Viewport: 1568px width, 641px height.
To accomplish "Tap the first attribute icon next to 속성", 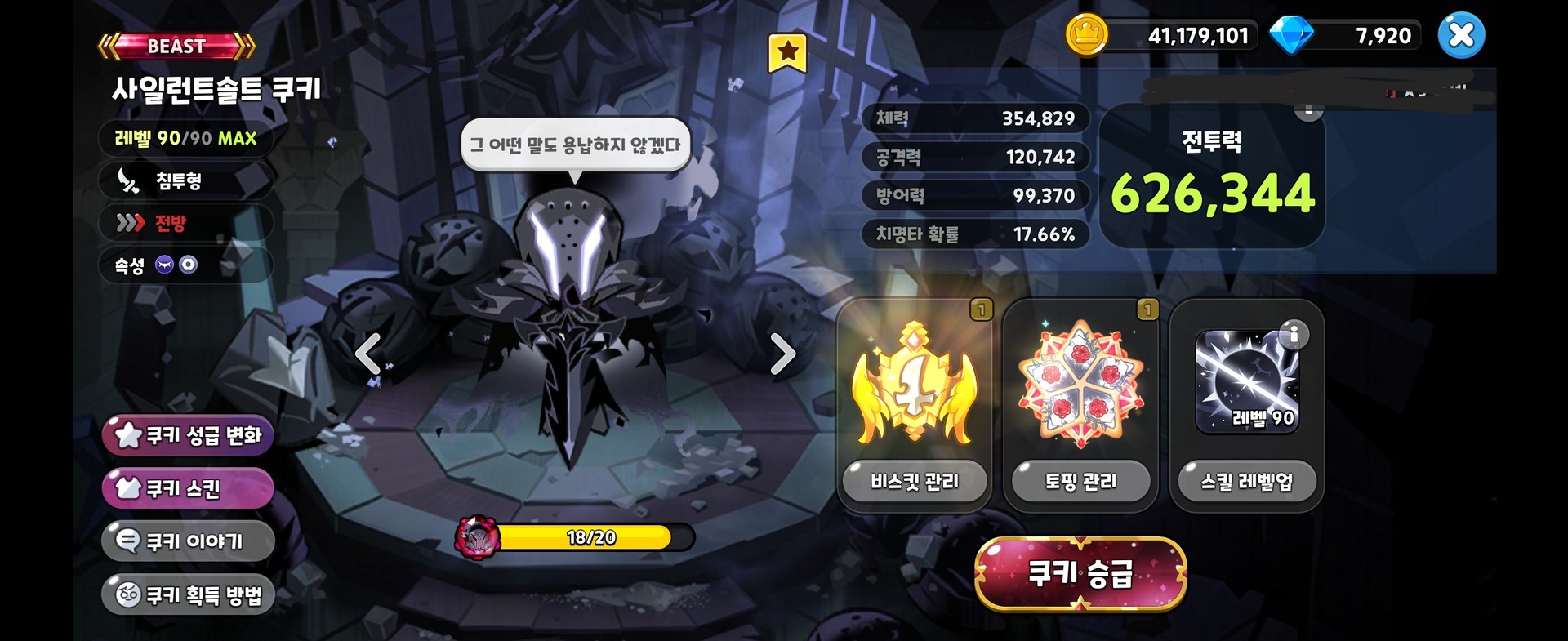I will tap(165, 265).
